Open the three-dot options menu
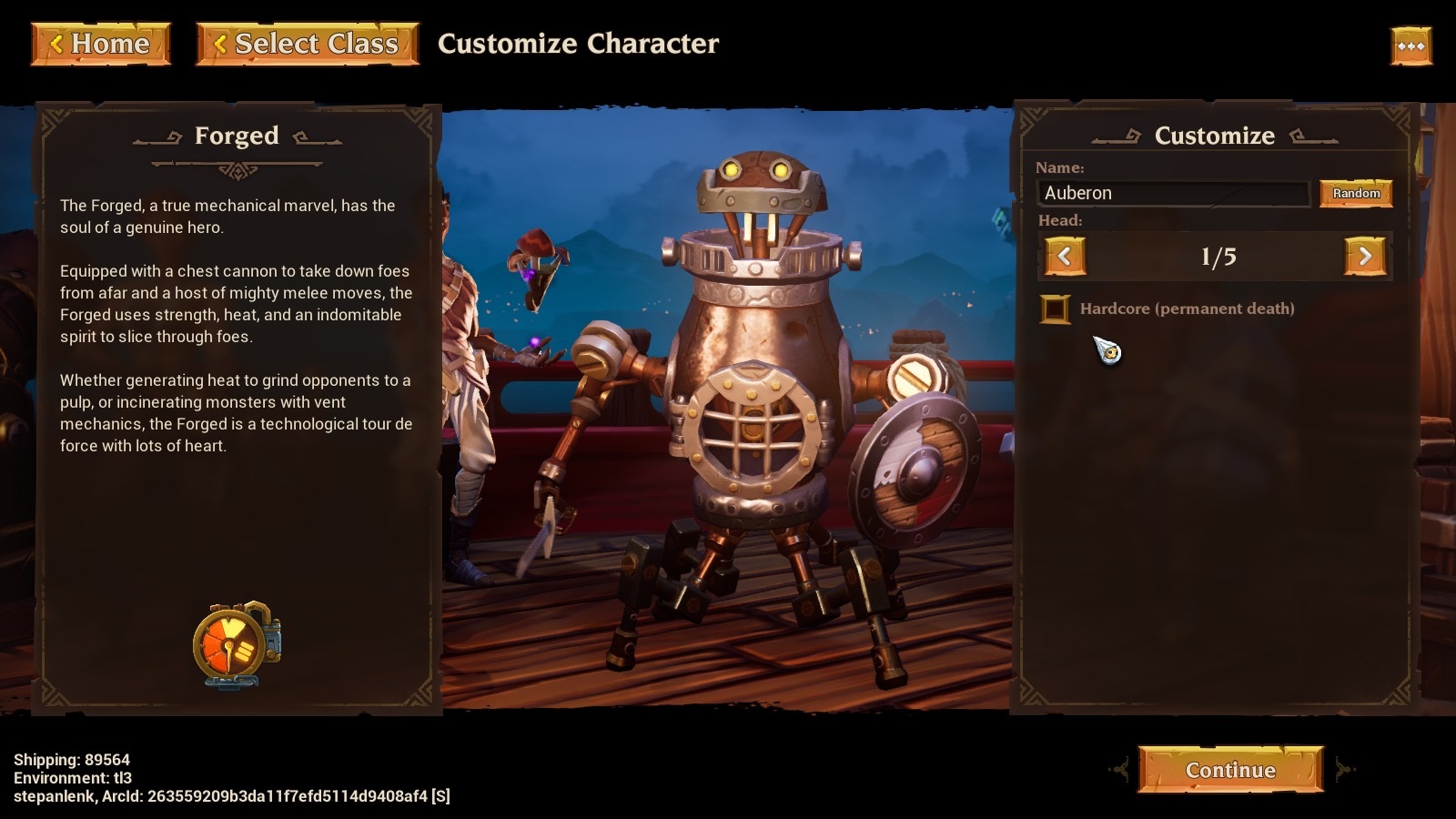Screen dimensions: 1456x819 click(x=1410, y=45)
